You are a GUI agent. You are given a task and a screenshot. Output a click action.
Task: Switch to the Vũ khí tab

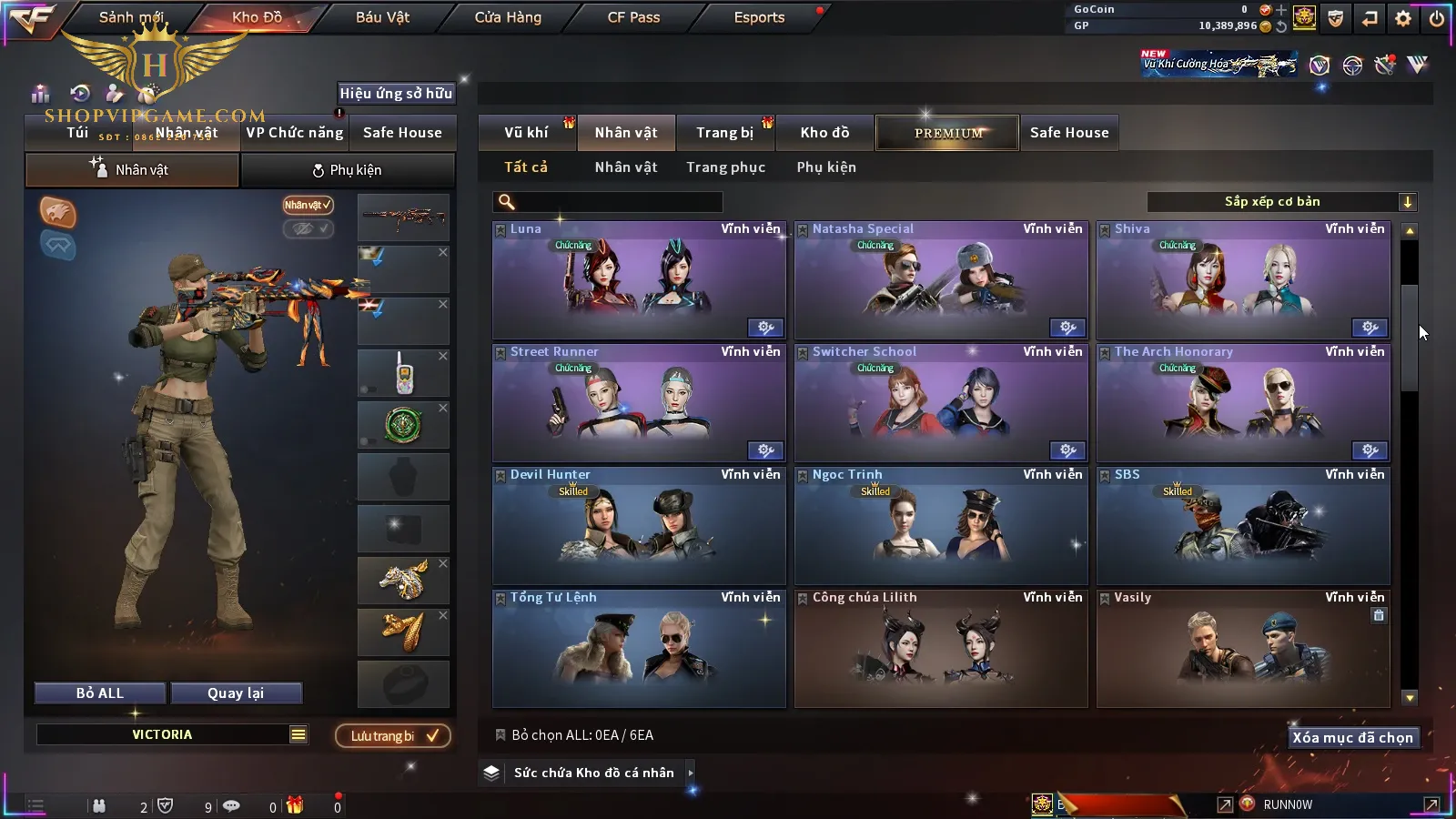(526, 133)
